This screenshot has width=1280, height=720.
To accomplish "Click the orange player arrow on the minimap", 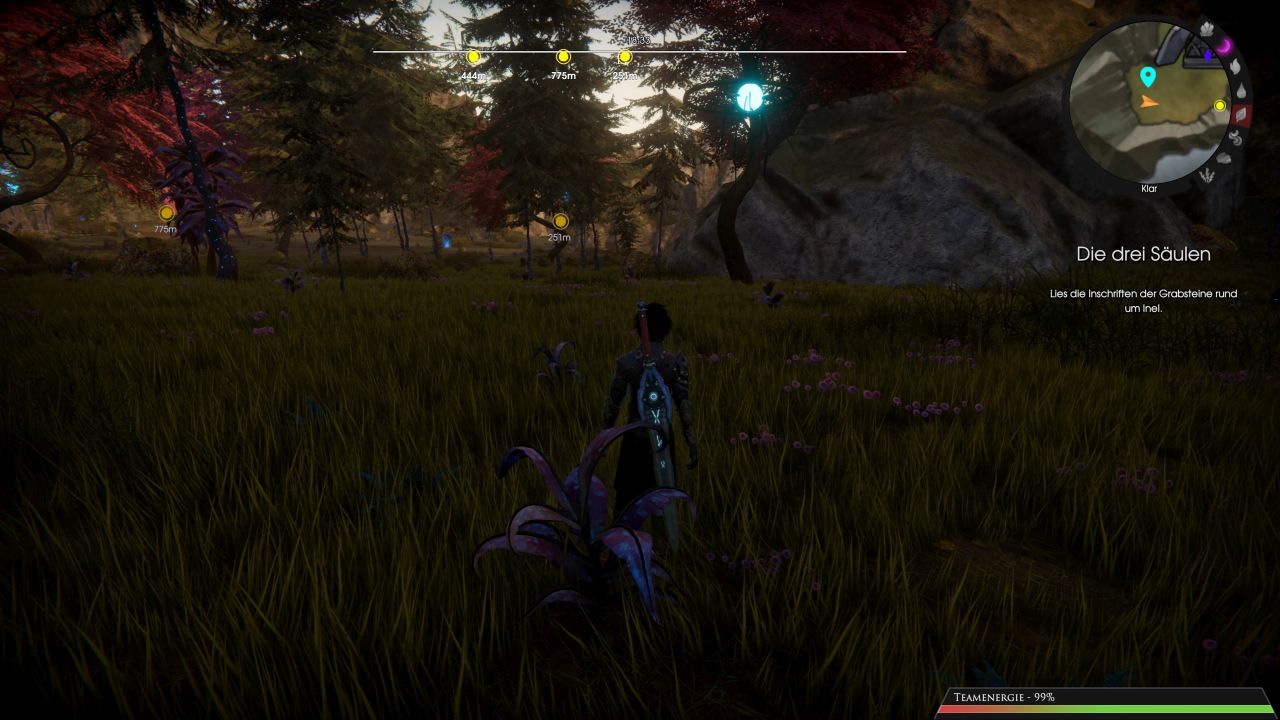I will pyautogui.click(x=1147, y=103).
